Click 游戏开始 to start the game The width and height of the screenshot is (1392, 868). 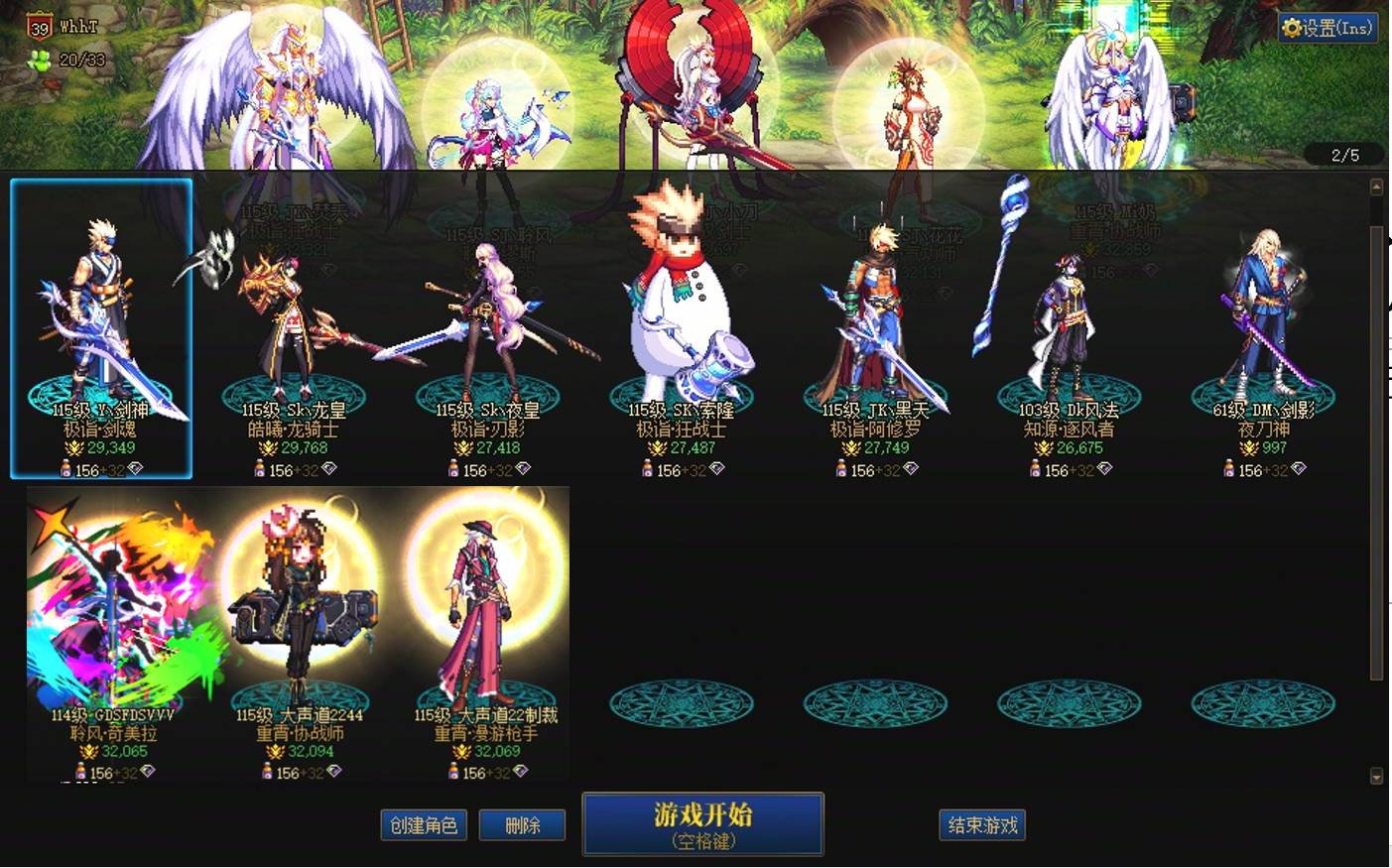point(702,823)
